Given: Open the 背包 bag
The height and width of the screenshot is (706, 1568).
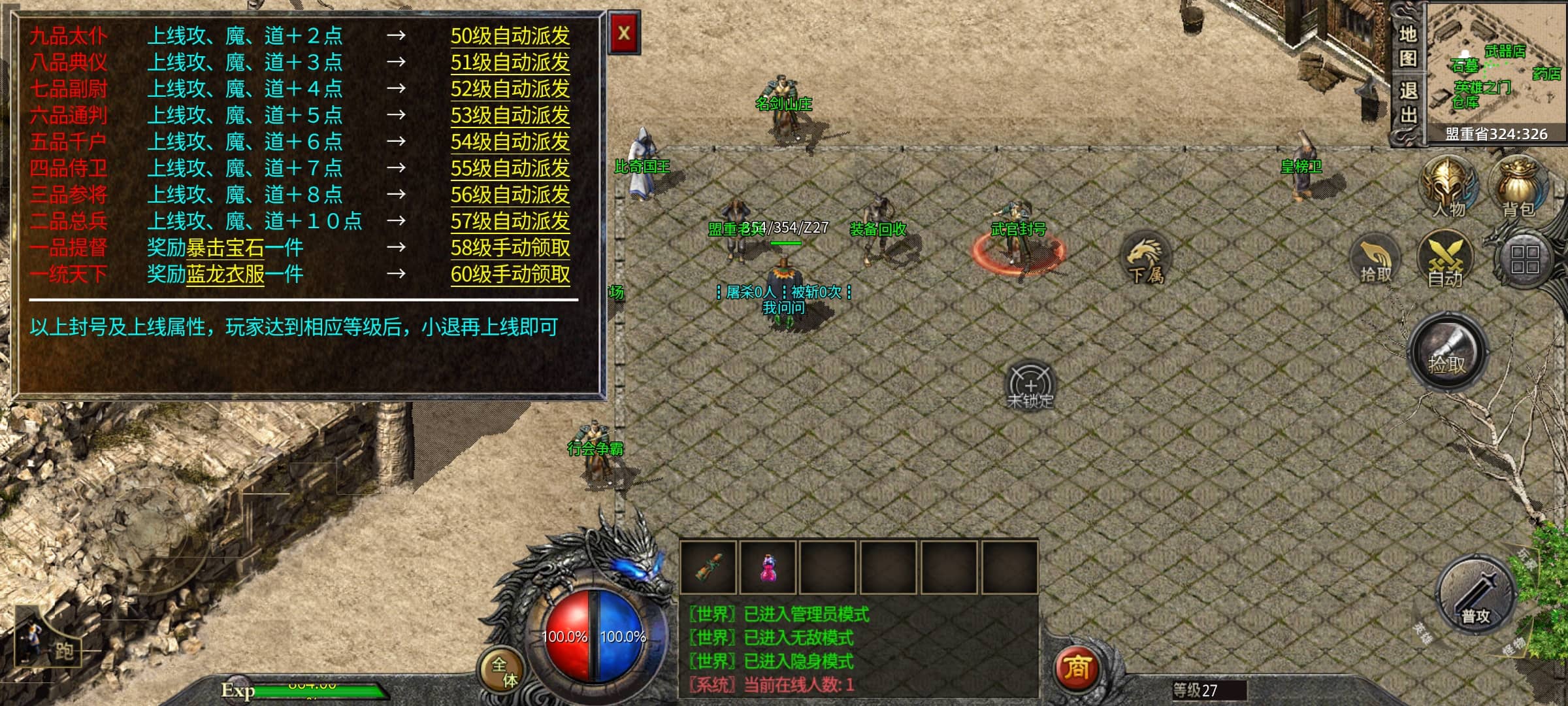Looking at the screenshot, I should pyautogui.click(x=1518, y=186).
